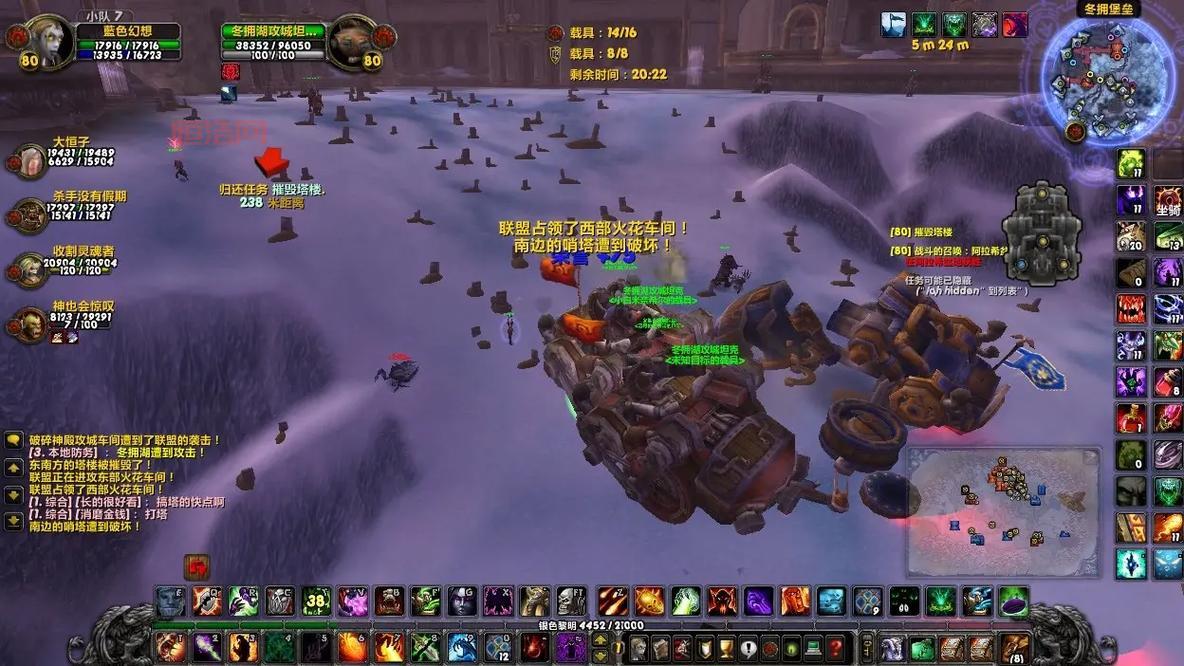Open the gold trophy achievements button
Screen dimensions: 1184x666
727,647
